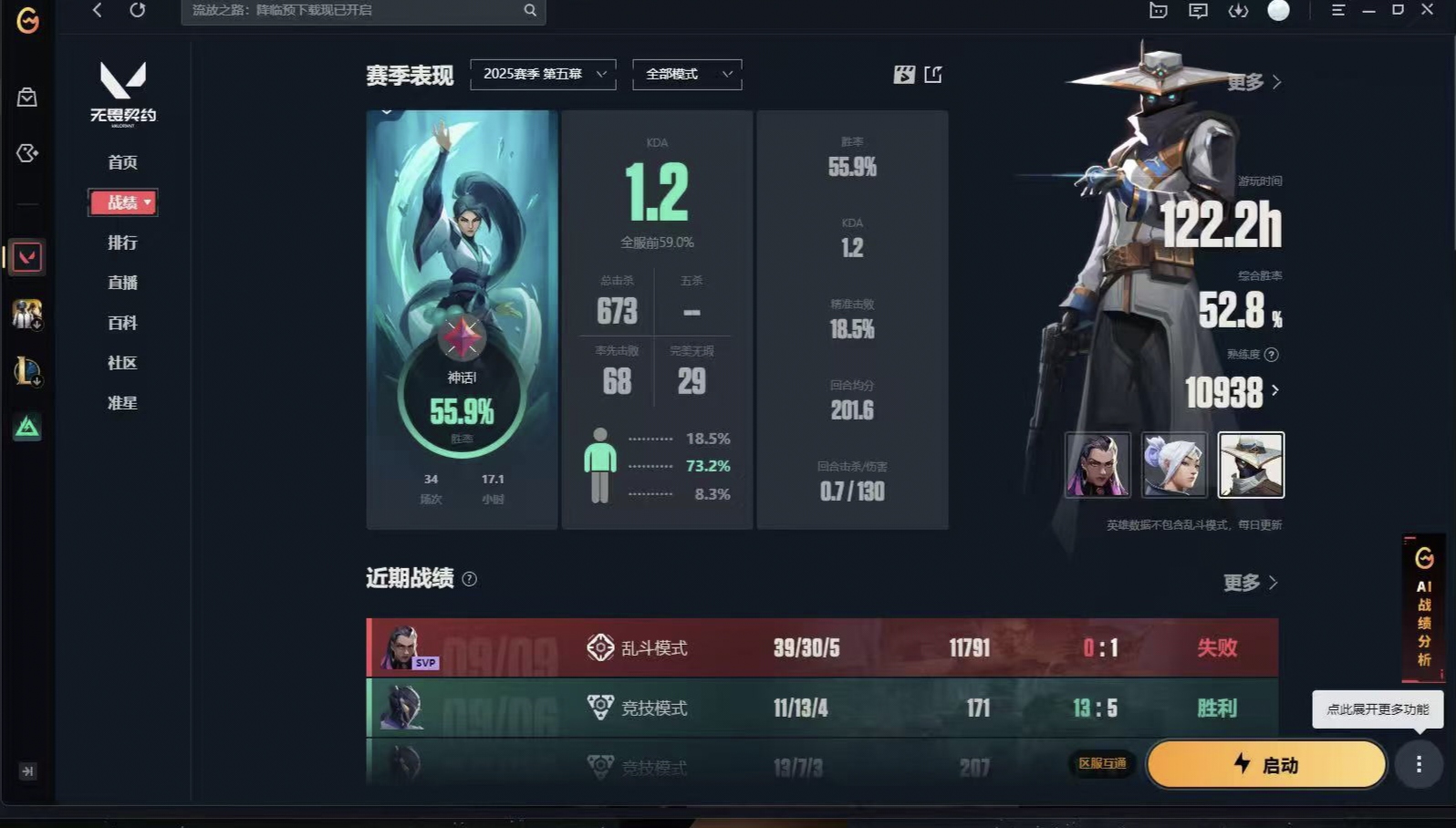This screenshot has width=1456, height=828.
Task: Open the video clips icon beside 全部模式
Action: (901, 76)
